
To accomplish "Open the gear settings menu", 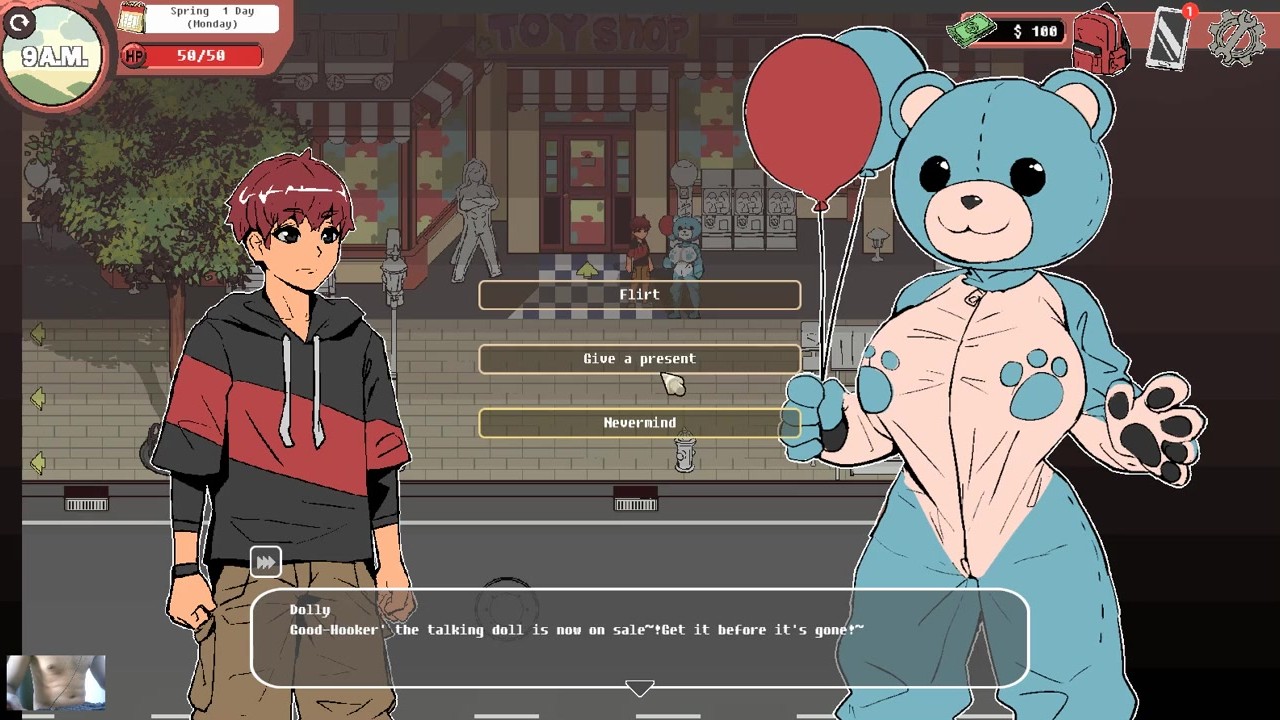I will [x=1236, y=38].
